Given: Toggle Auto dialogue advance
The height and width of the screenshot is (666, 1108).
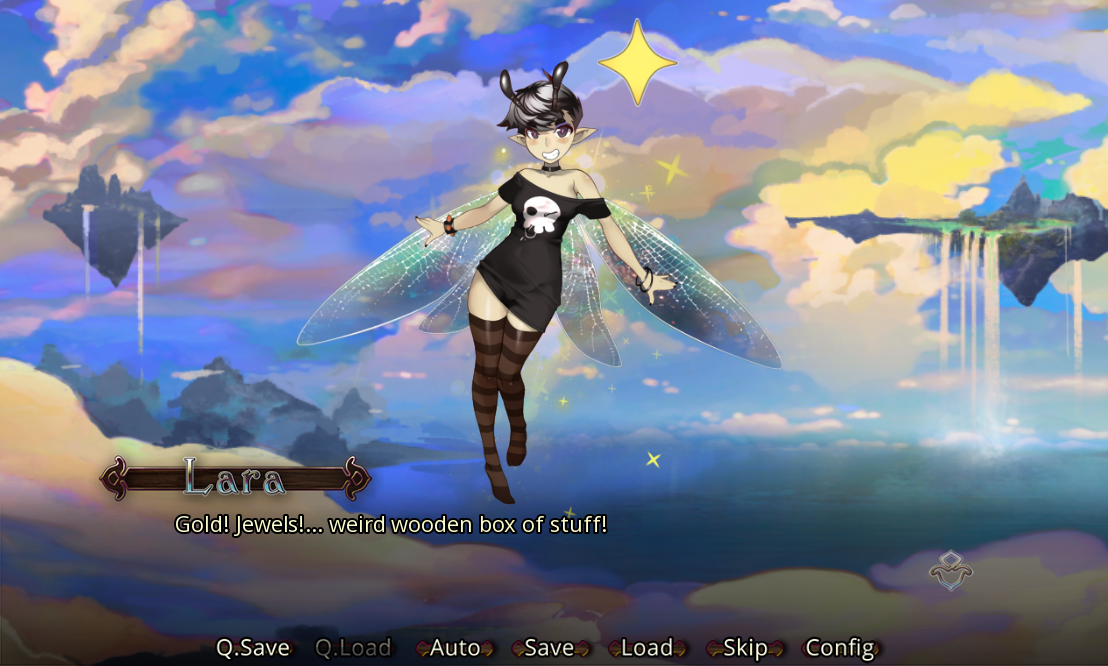Looking at the screenshot, I should (455, 648).
